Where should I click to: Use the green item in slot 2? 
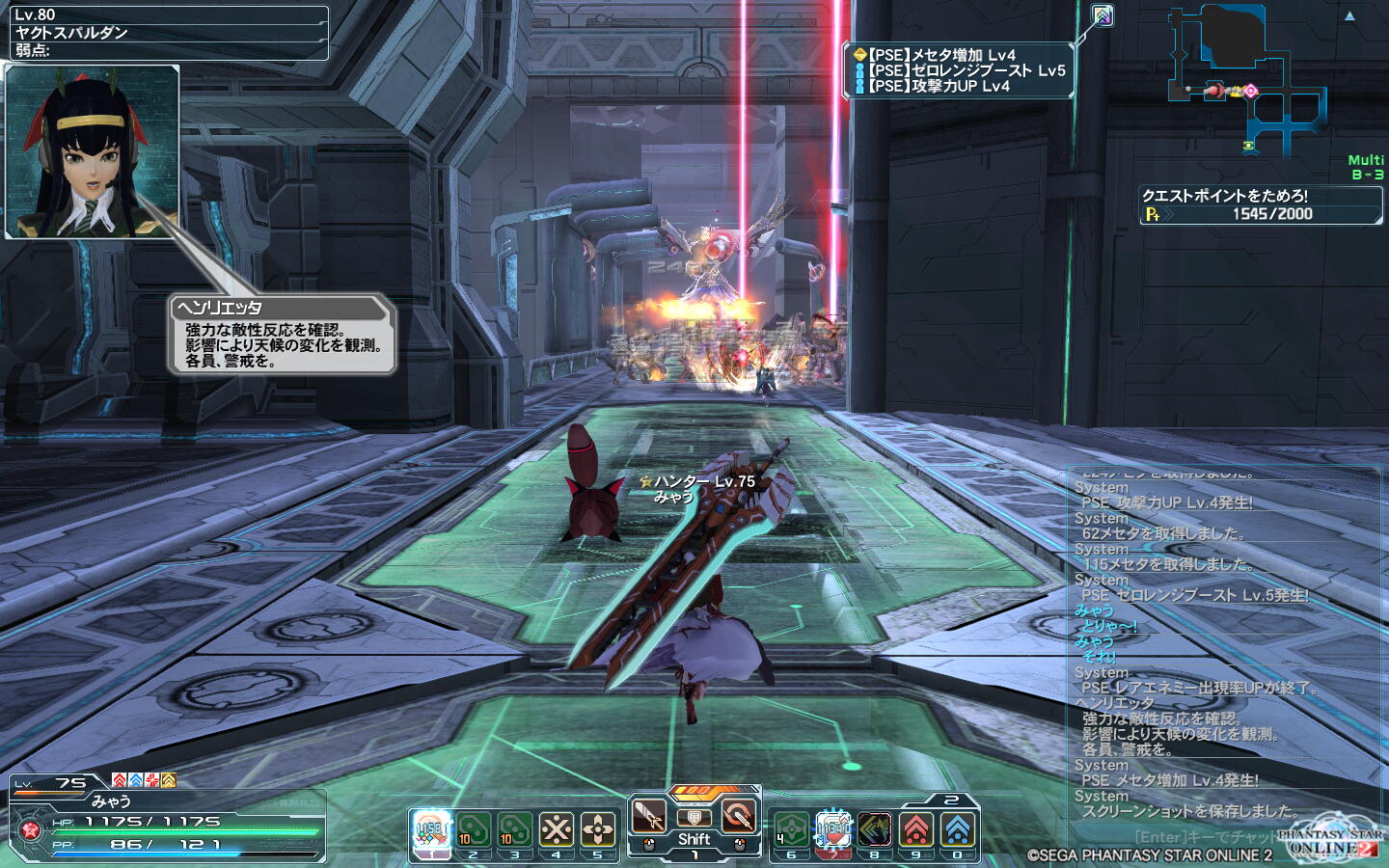click(x=473, y=829)
